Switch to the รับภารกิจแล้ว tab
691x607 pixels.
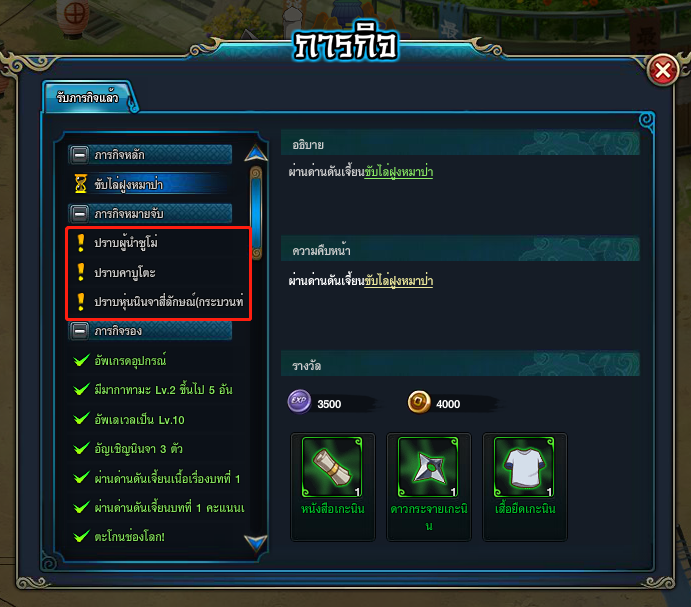(89, 98)
